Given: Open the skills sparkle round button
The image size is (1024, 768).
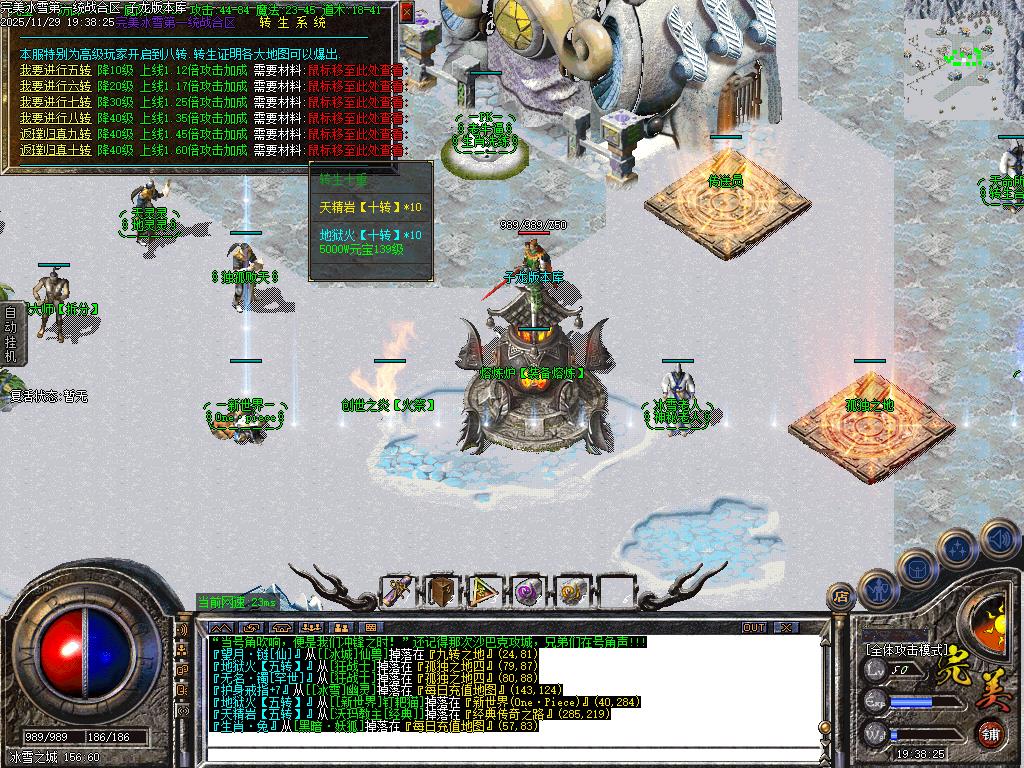Looking at the screenshot, I should (x=958, y=549).
